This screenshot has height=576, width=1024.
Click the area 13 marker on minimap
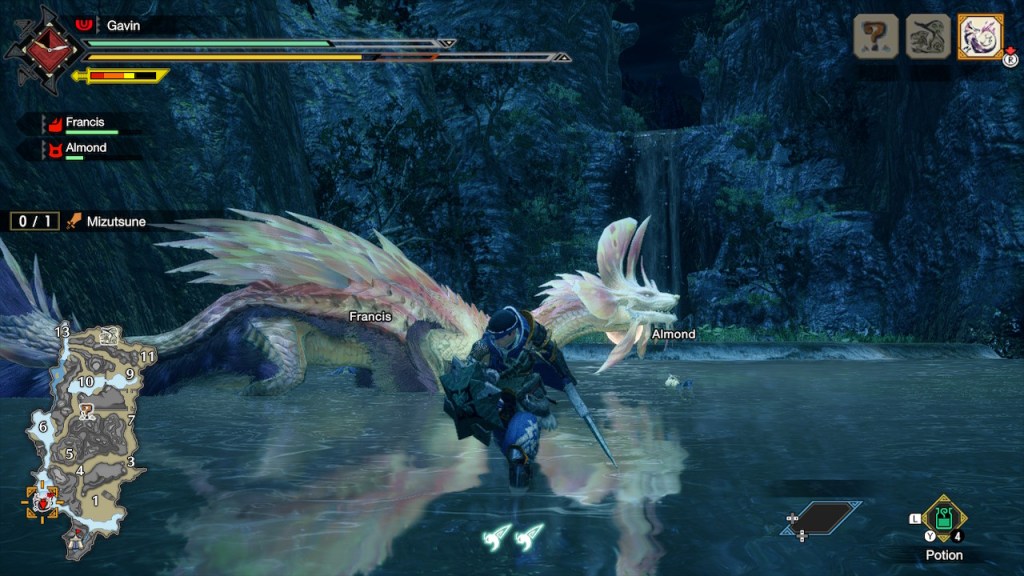(x=62, y=331)
